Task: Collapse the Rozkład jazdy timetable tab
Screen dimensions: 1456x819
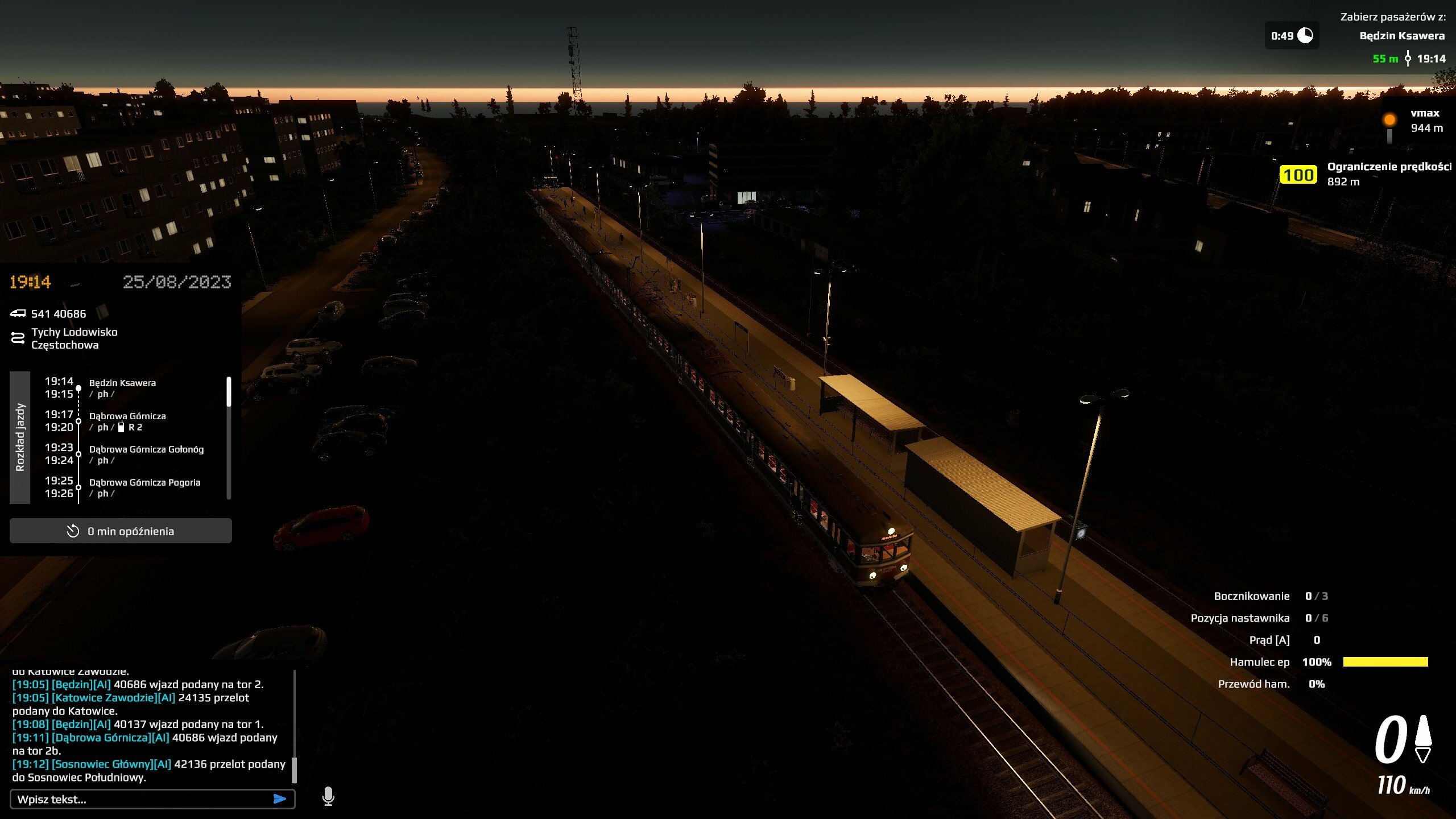Action: pyautogui.click(x=20, y=437)
